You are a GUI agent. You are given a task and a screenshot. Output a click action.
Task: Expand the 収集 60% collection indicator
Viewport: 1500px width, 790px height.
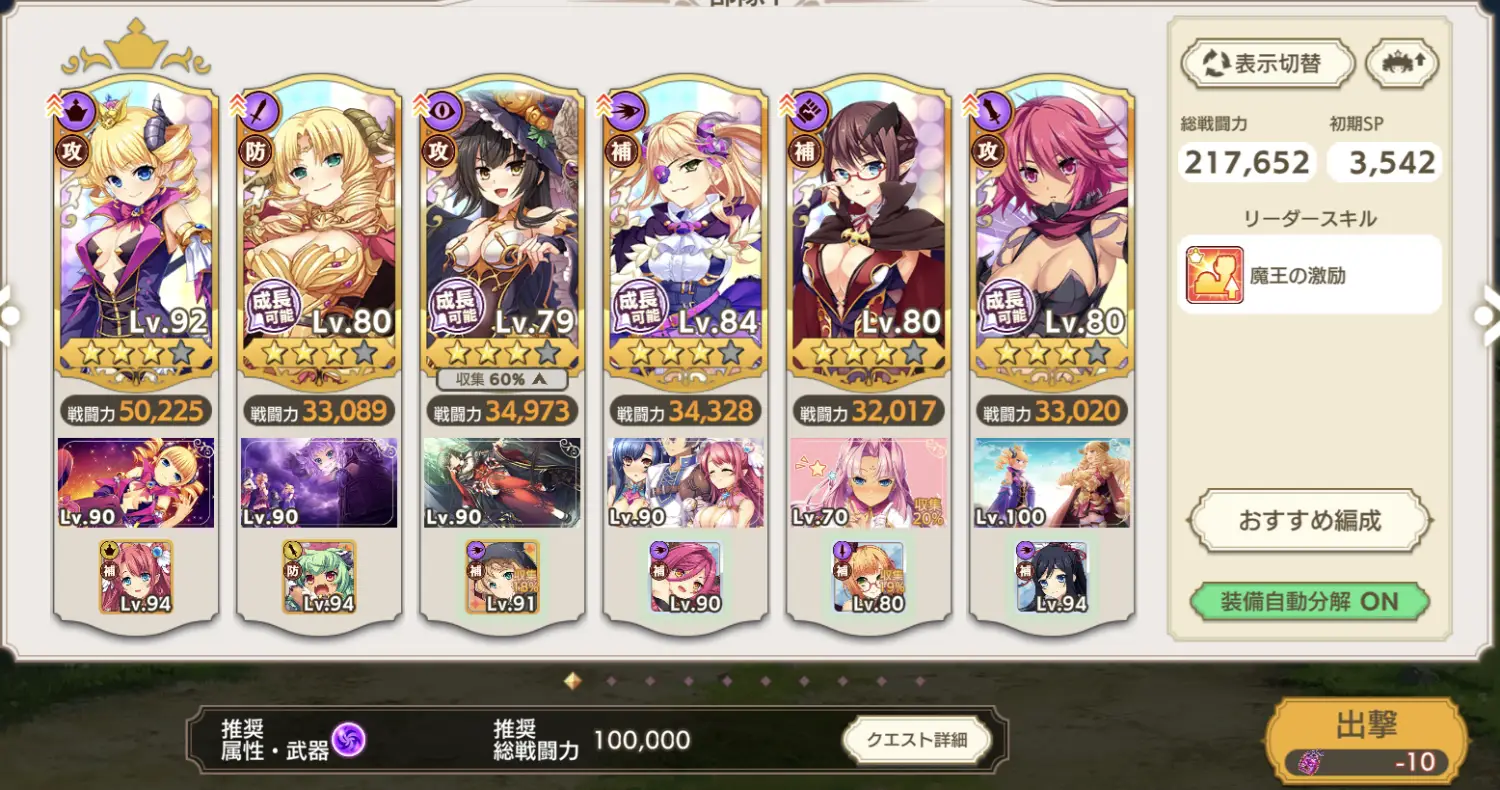click(502, 379)
